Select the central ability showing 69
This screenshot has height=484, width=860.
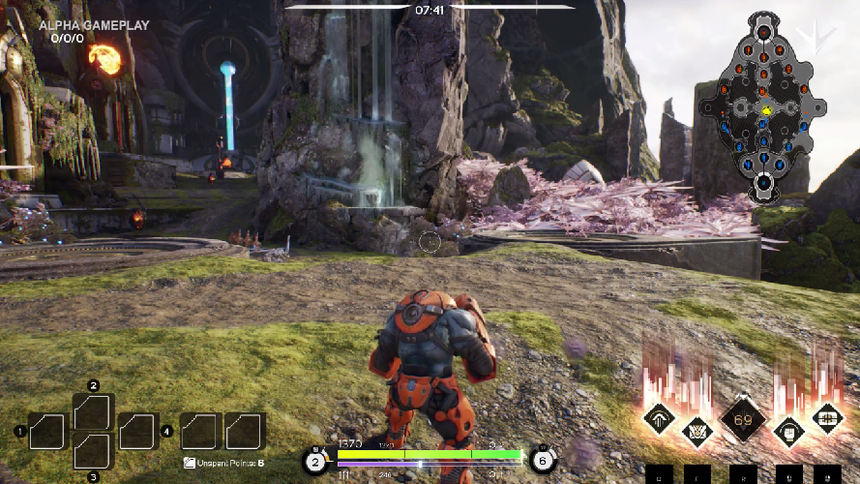(743, 420)
